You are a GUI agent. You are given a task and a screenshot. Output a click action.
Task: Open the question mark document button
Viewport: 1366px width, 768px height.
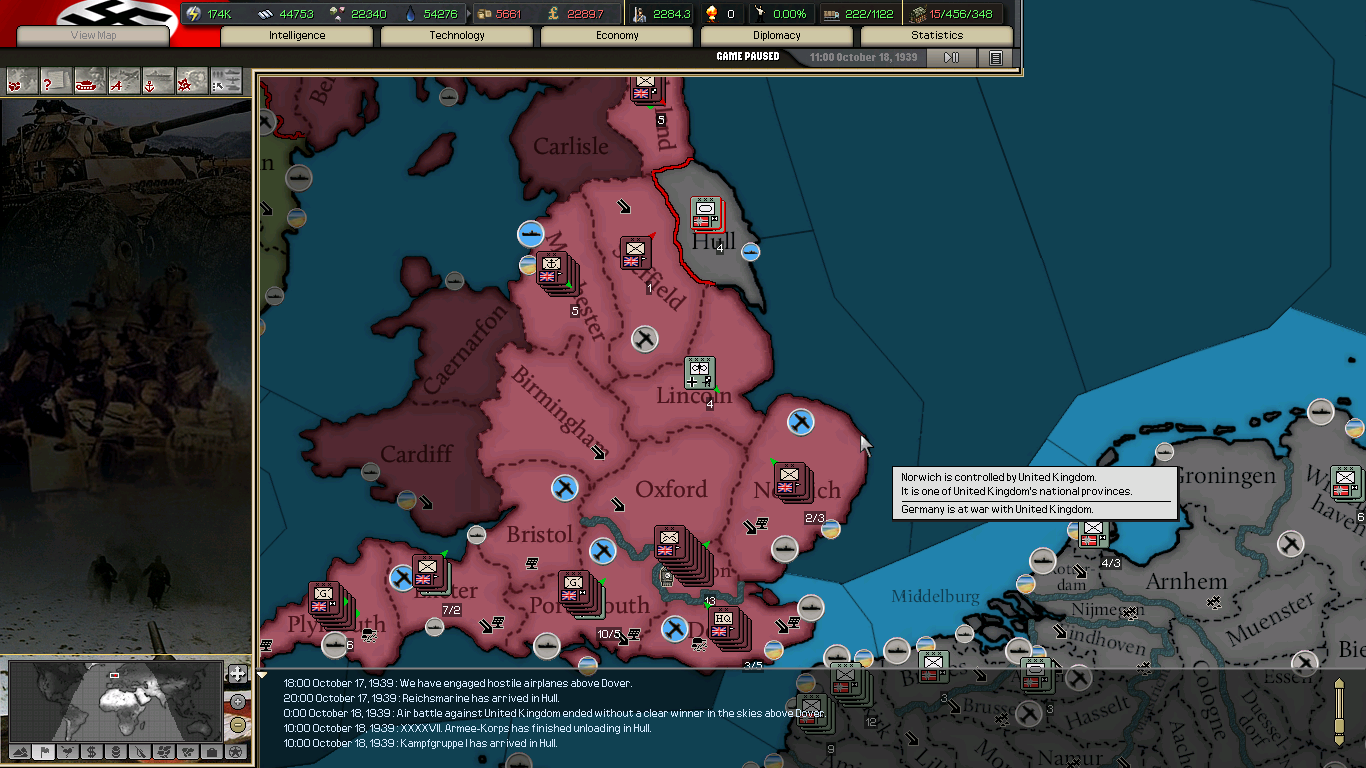[x=55, y=81]
